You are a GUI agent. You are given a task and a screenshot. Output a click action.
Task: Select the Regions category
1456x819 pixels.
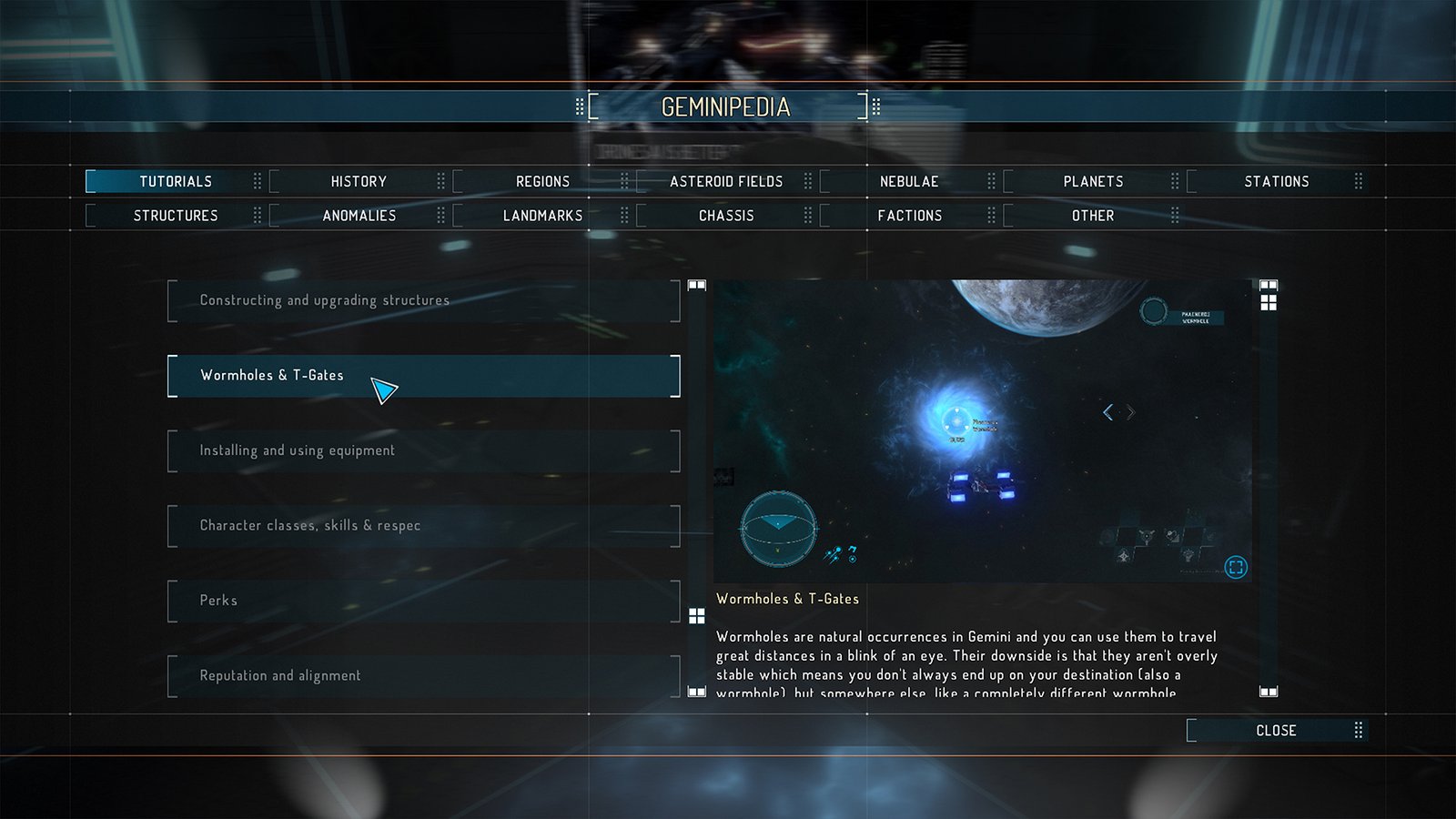point(542,181)
